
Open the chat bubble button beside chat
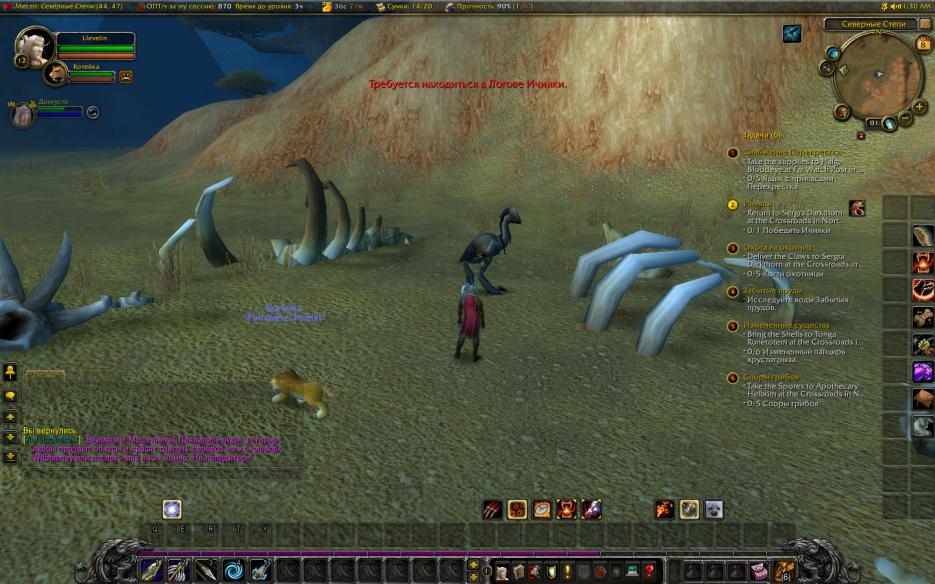tap(10, 396)
